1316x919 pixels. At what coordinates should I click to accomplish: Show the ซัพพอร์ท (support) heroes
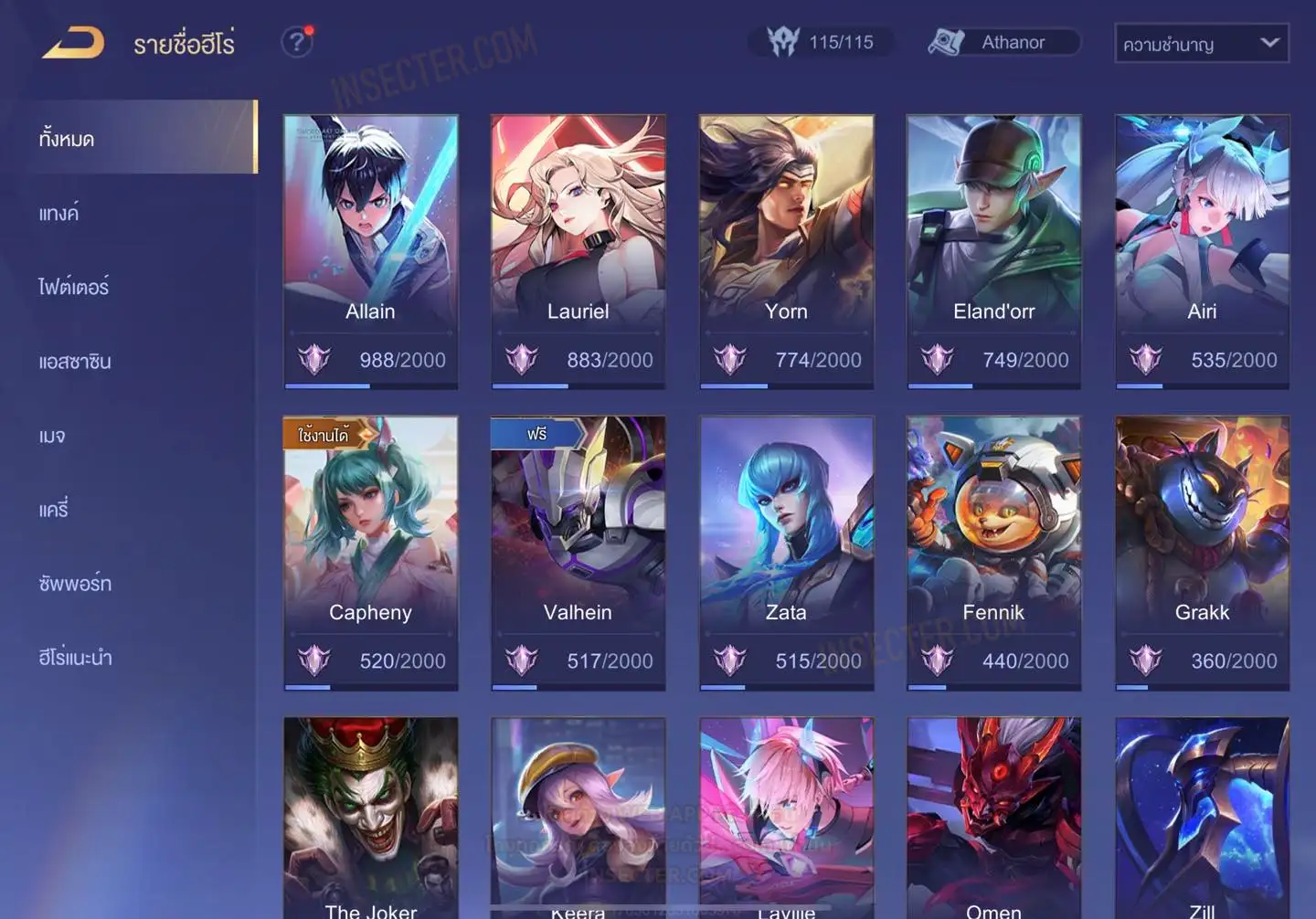75,584
